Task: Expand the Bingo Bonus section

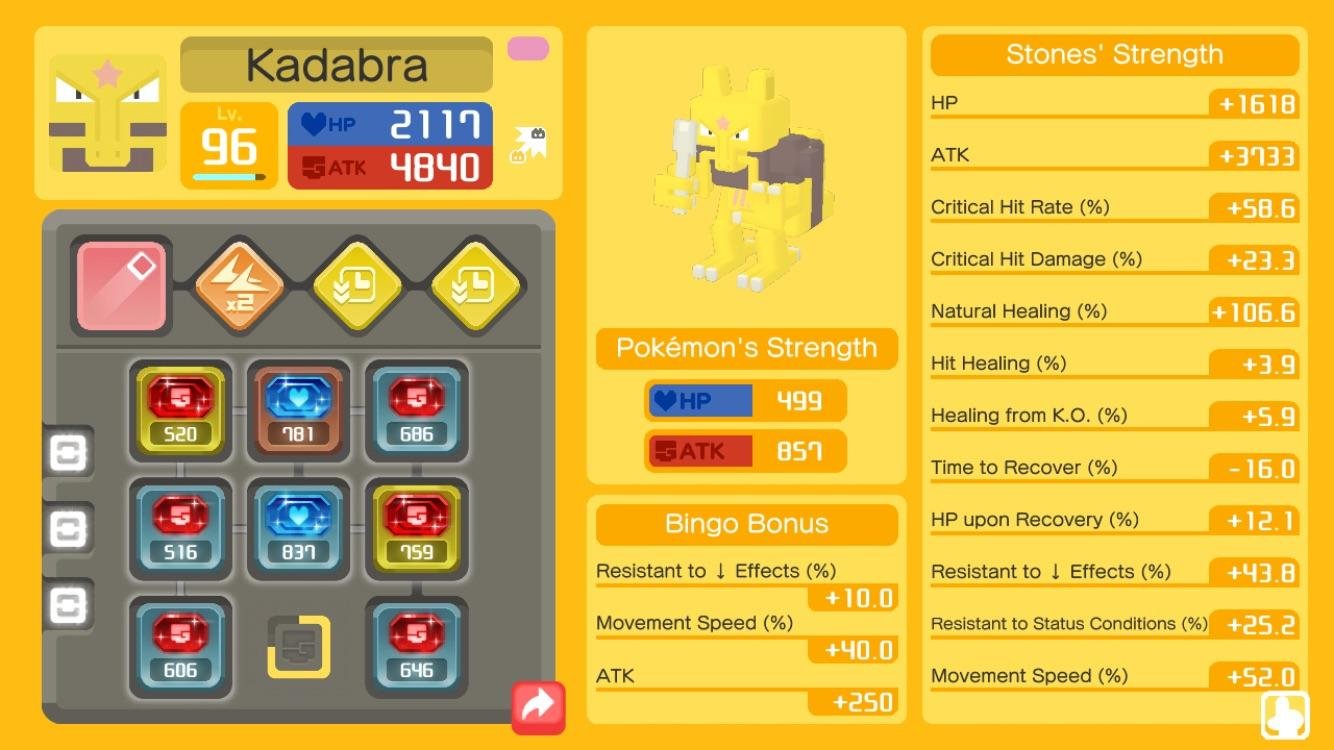Action: pyautogui.click(x=745, y=524)
